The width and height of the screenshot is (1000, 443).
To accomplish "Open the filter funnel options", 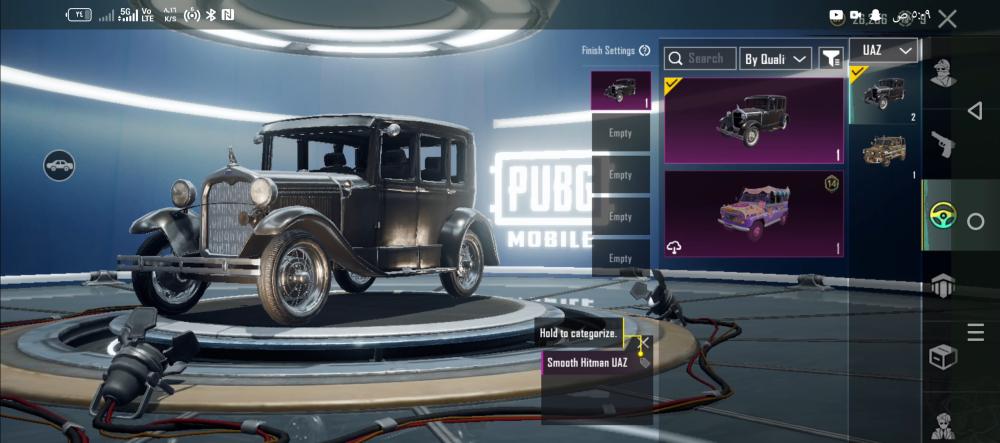I will (x=831, y=59).
